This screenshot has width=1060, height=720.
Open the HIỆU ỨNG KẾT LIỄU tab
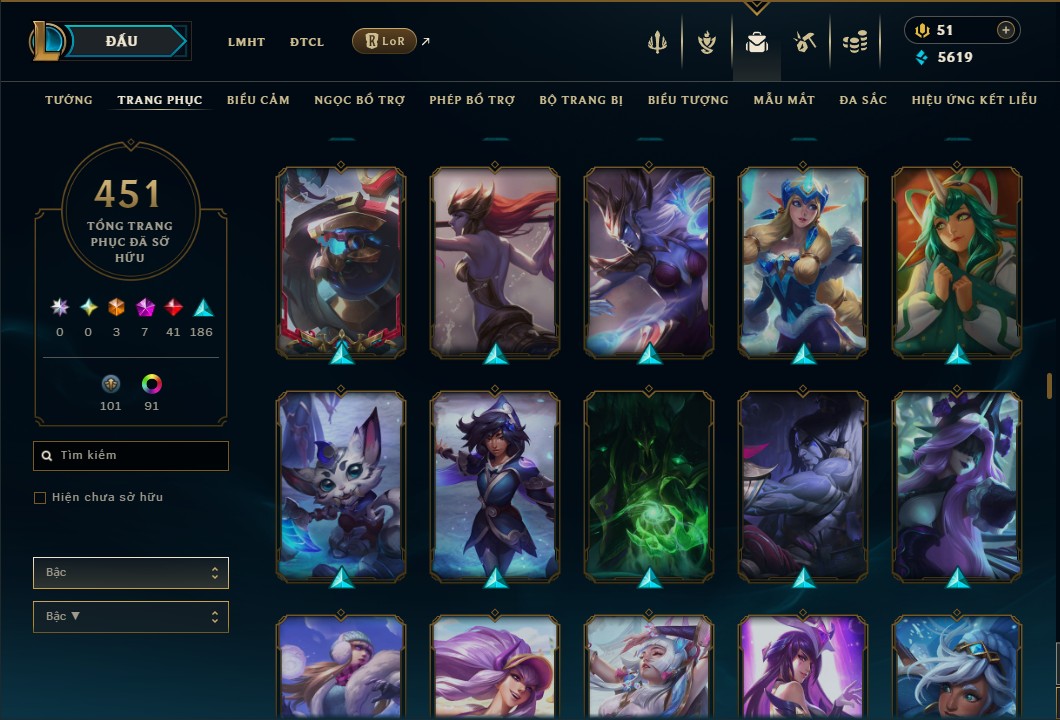[974, 100]
